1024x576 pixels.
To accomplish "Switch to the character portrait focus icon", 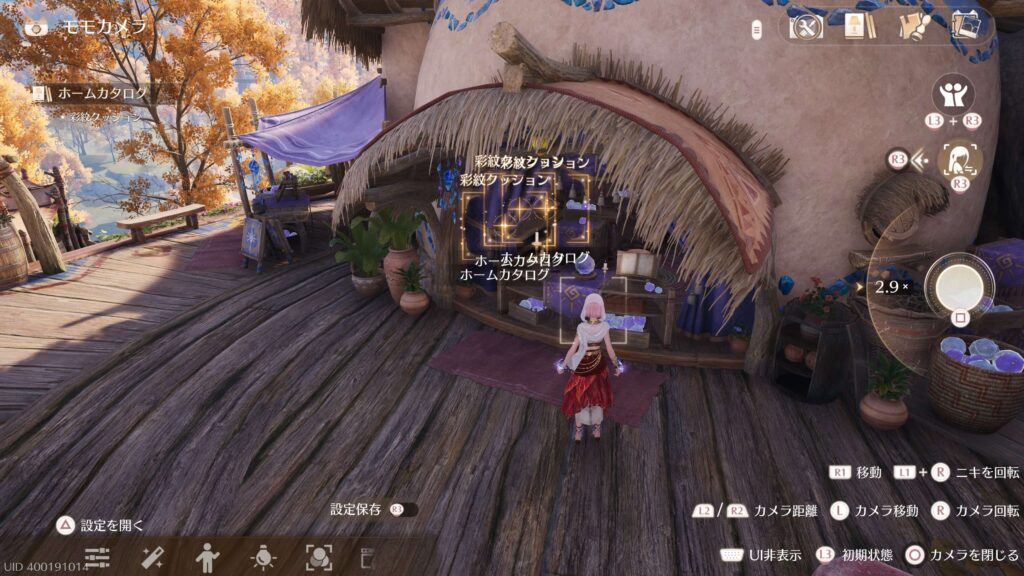I will pyautogui.click(x=962, y=159).
